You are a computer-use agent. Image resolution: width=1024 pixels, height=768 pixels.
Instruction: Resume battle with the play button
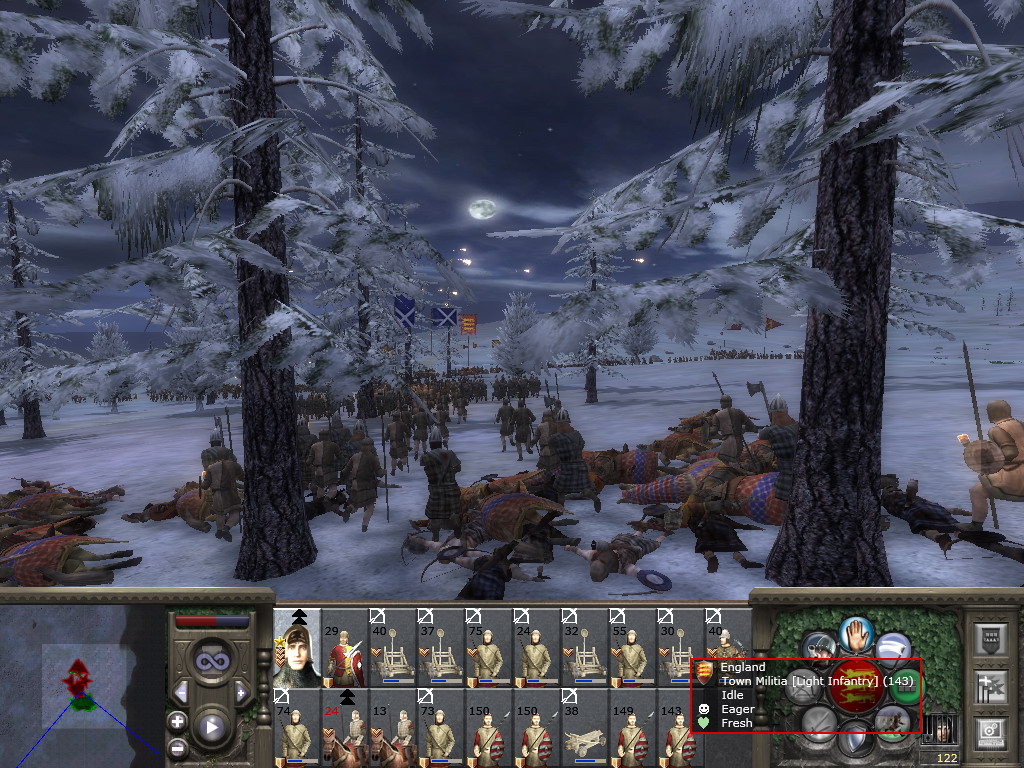point(211,728)
